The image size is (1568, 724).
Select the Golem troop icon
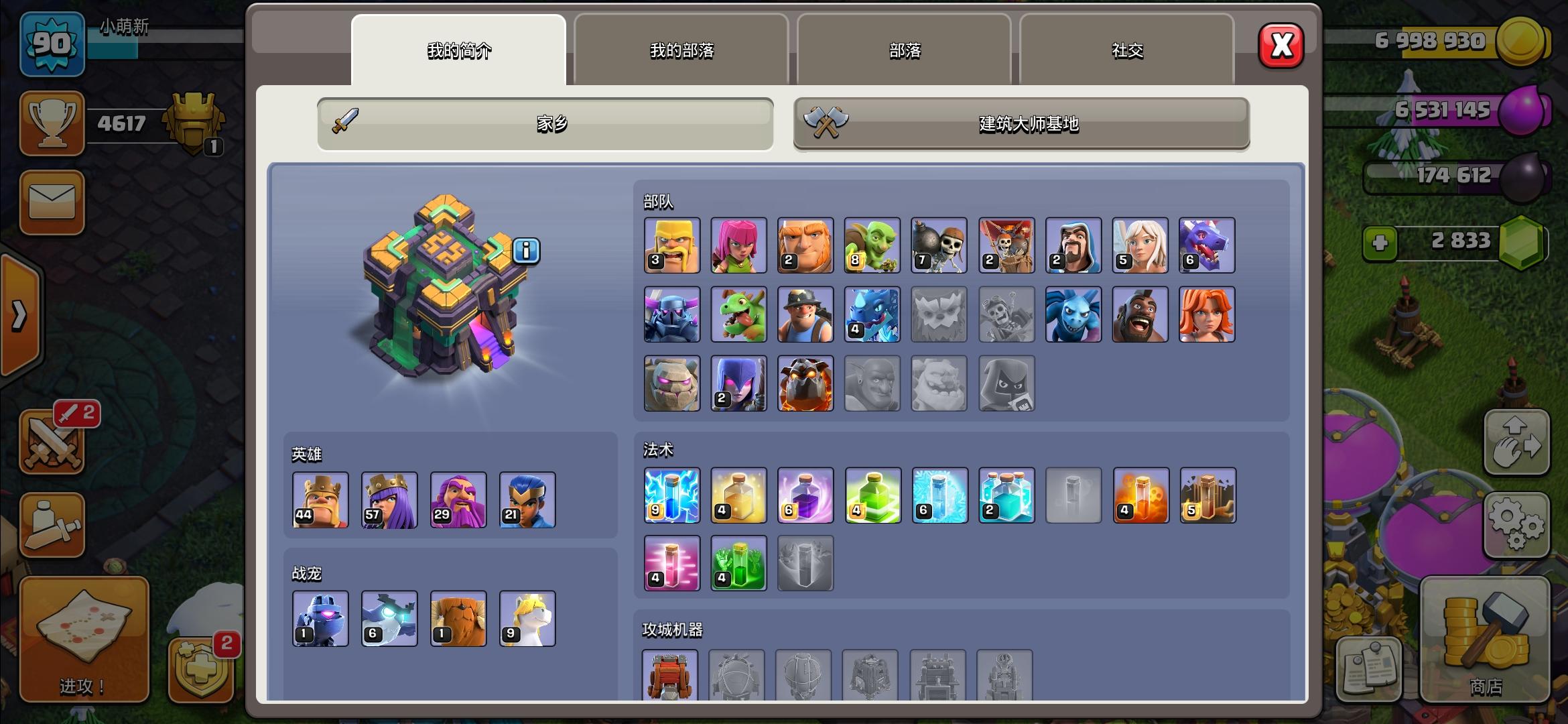[671, 382]
